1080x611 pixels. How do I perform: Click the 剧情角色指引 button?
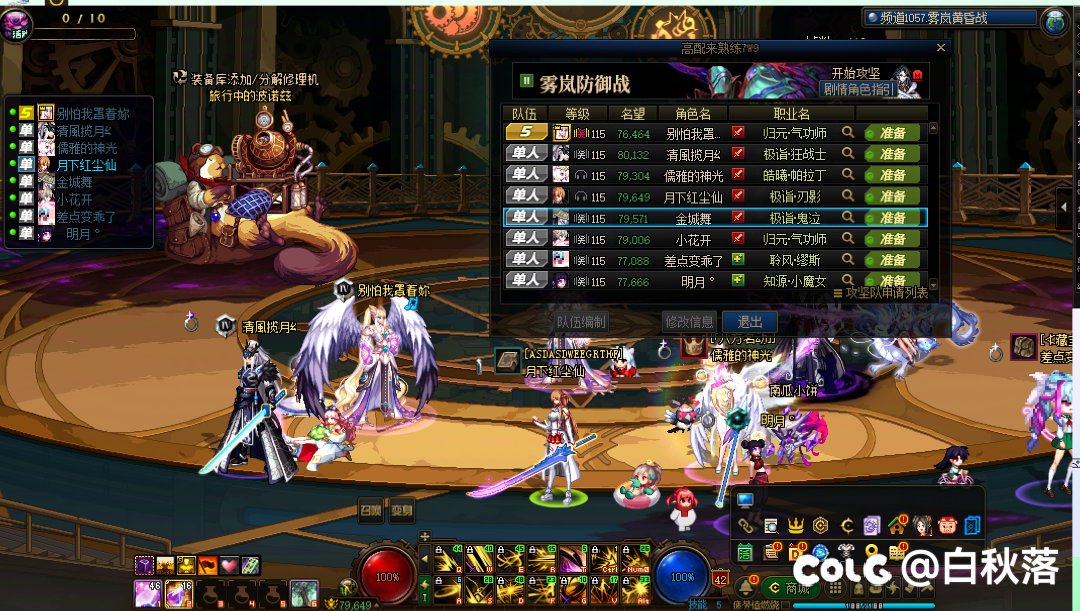(x=858, y=89)
